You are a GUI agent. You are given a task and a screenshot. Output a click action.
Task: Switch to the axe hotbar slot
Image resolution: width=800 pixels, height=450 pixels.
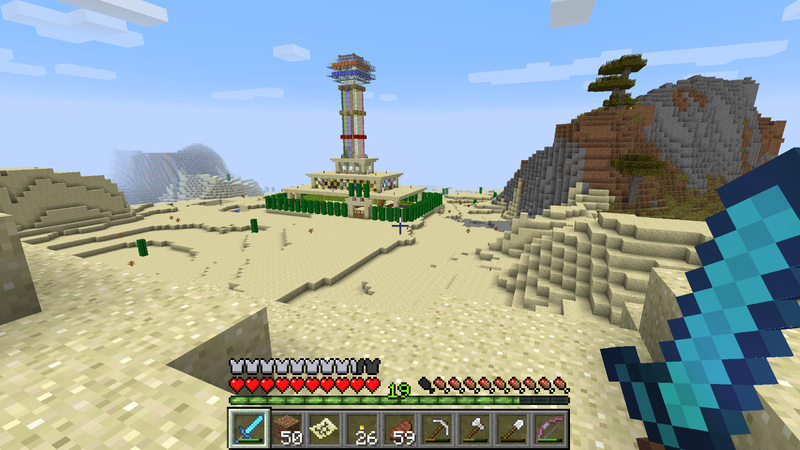[x=475, y=428]
